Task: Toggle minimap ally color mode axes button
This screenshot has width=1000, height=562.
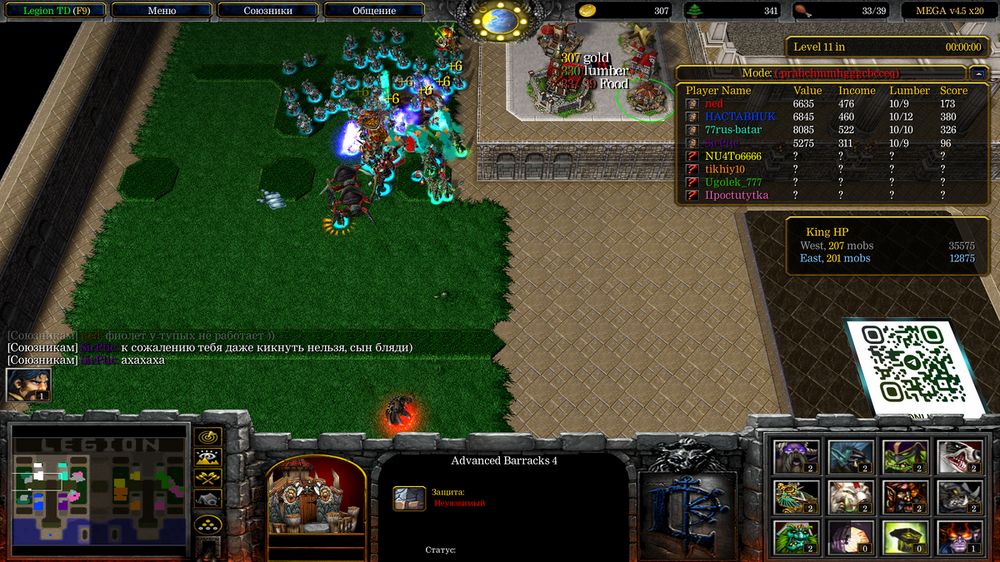Action: (x=208, y=478)
